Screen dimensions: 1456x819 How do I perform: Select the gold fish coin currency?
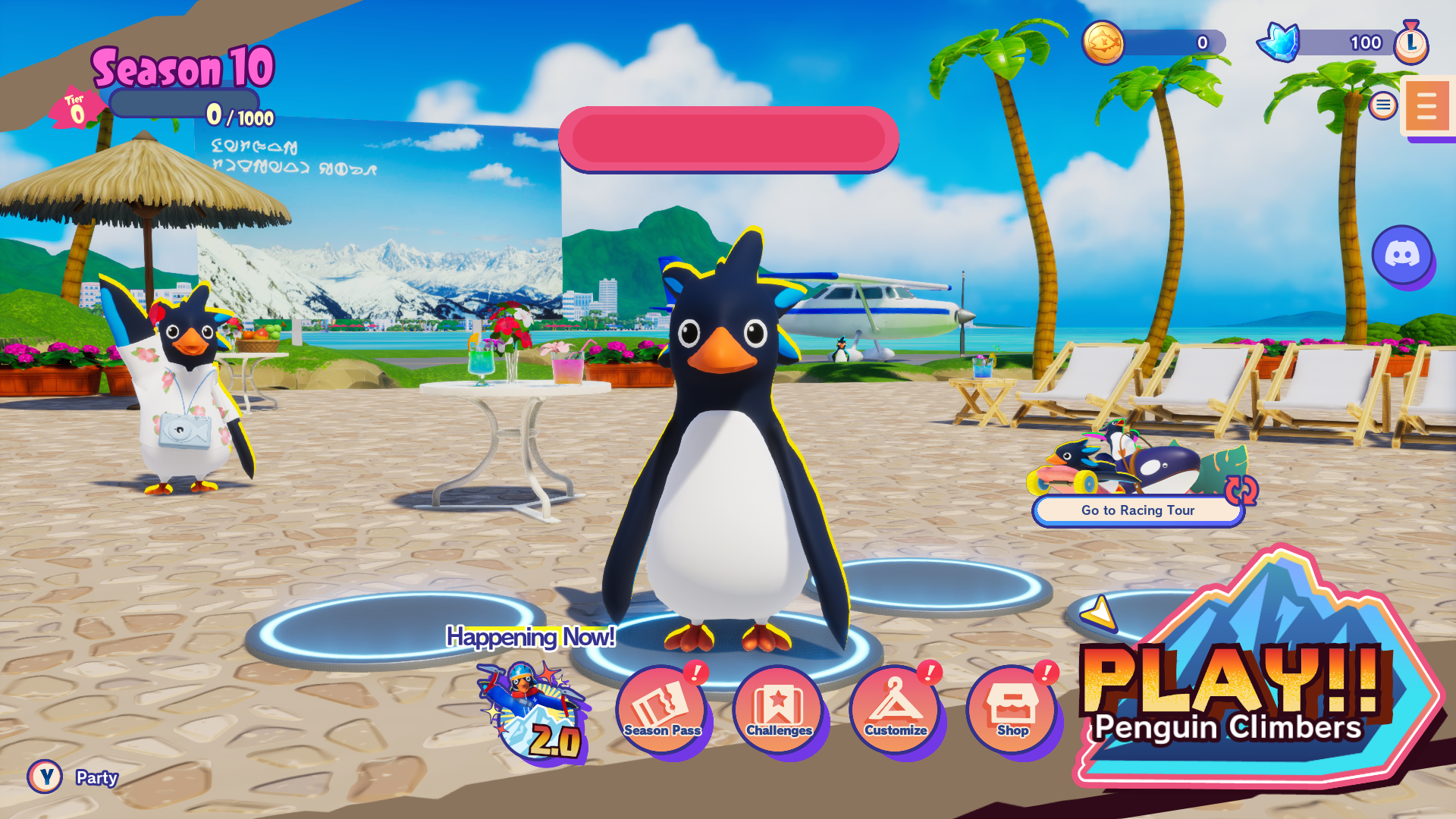(1103, 42)
